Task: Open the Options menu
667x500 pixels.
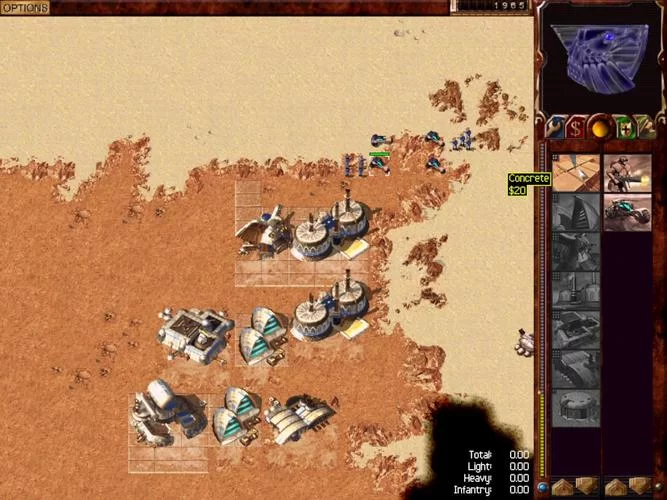Action: tap(25, 8)
